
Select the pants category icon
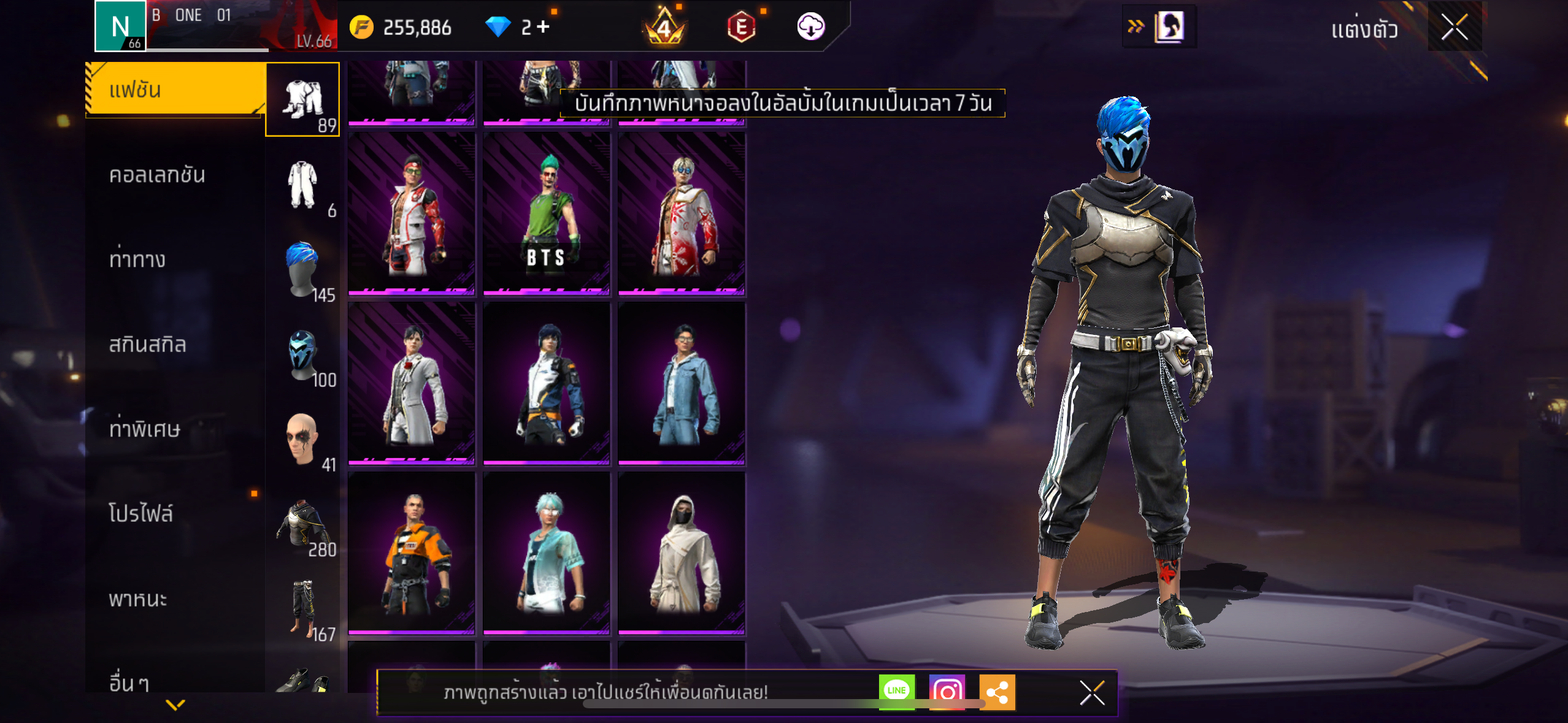302,608
